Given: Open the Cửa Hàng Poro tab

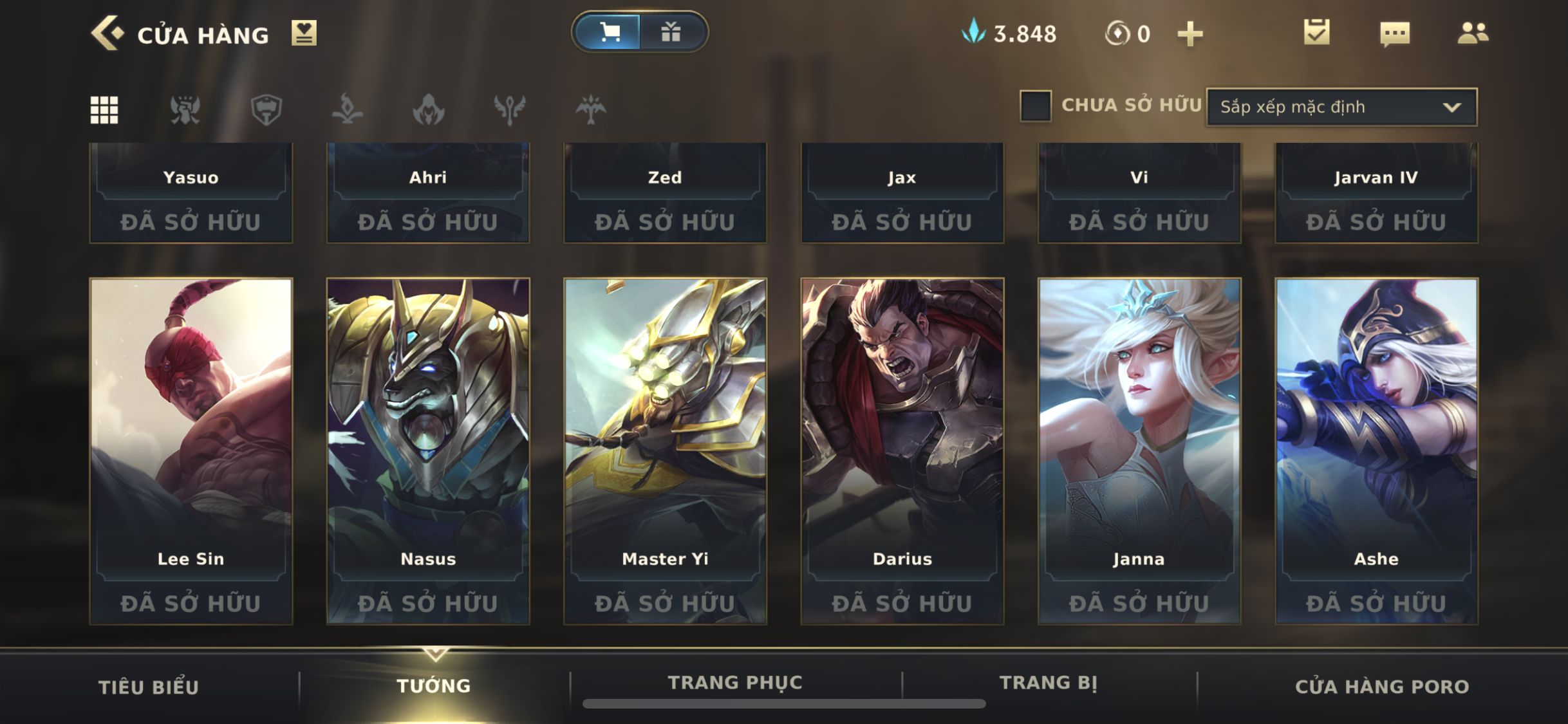Looking at the screenshot, I should pyautogui.click(x=1382, y=687).
